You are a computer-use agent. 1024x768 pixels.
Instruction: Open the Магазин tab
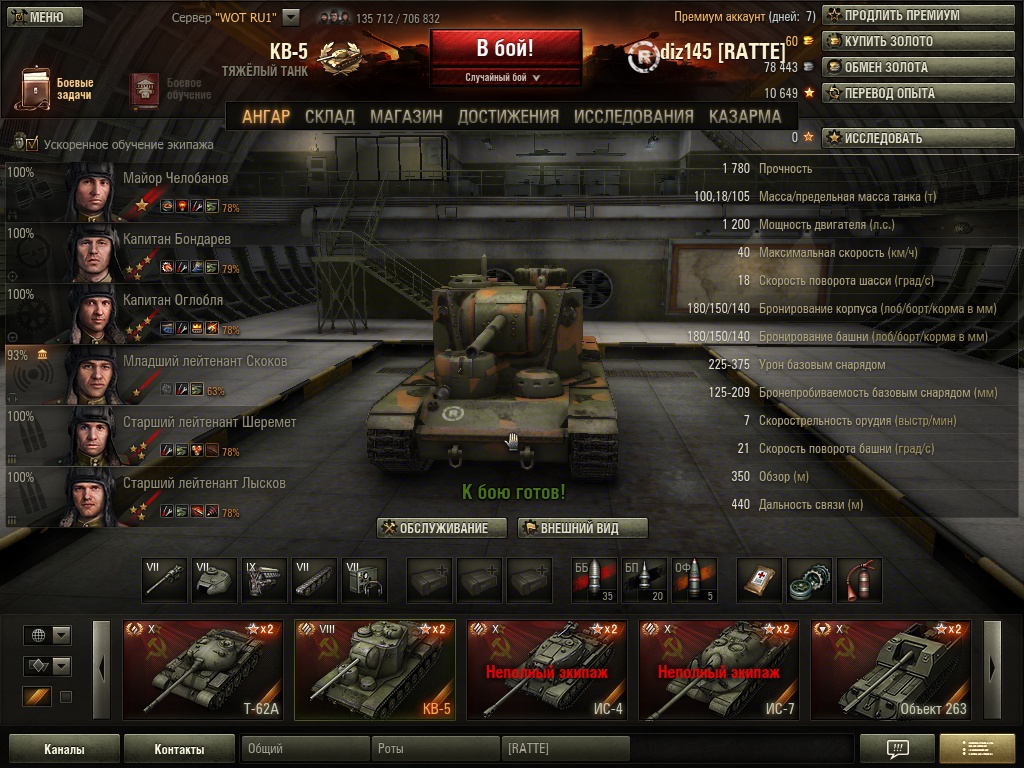tap(406, 116)
